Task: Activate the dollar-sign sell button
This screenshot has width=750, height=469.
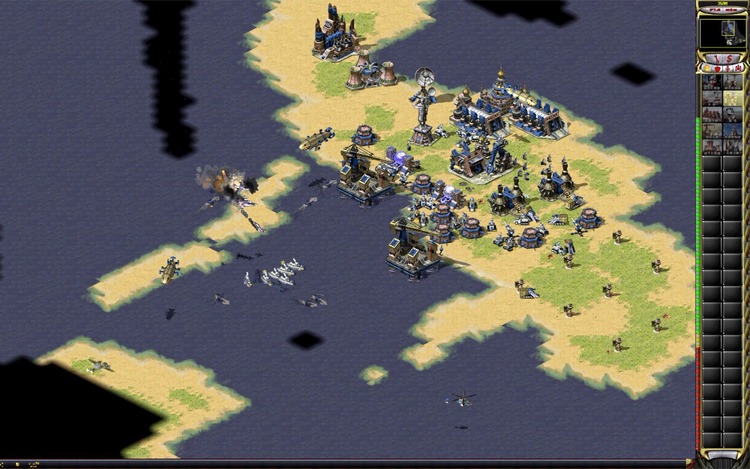Action: pyautogui.click(x=729, y=58)
